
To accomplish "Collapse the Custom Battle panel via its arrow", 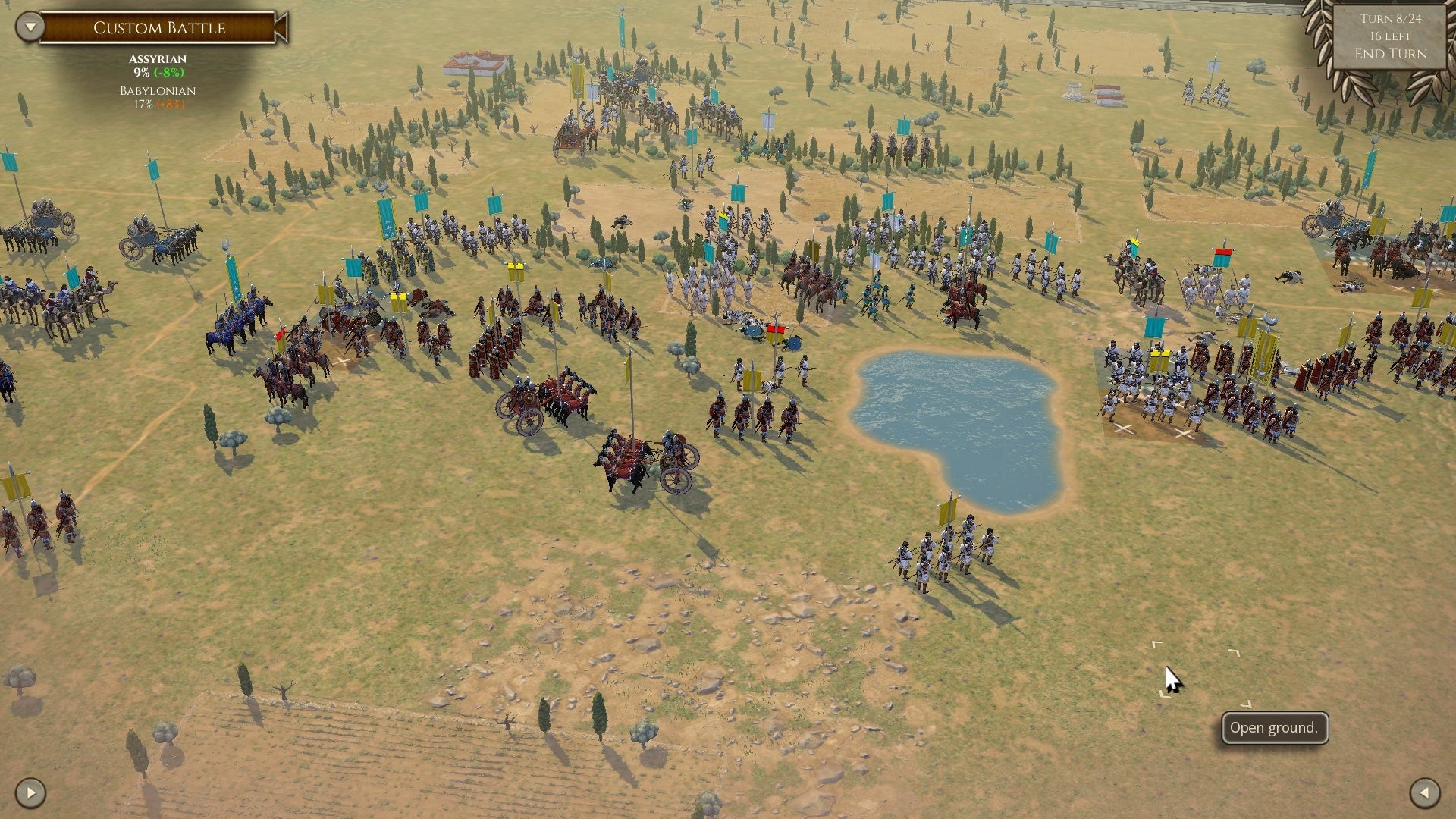I will coord(28,25).
